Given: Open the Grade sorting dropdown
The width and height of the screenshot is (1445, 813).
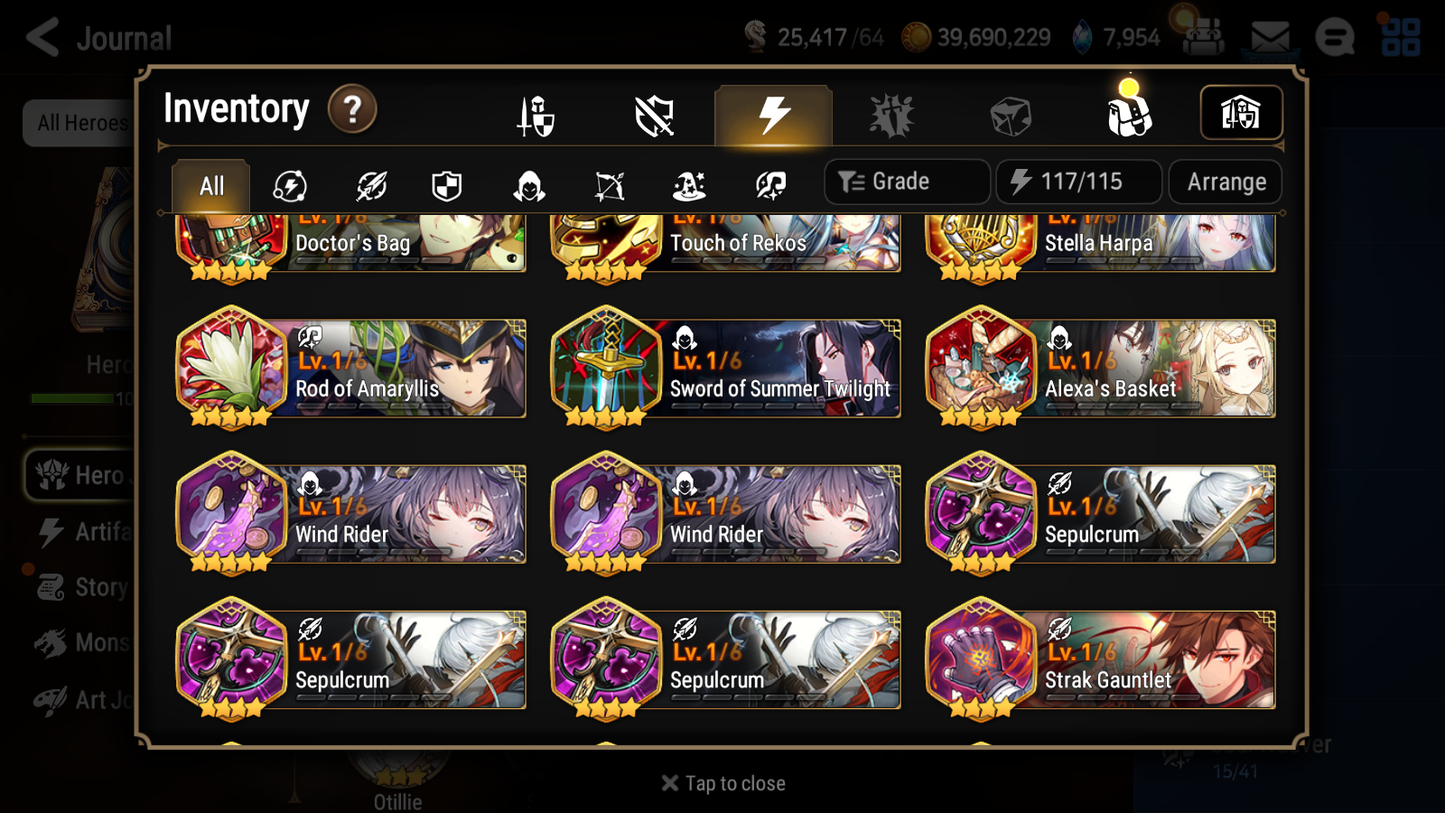Looking at the screenshot, I should [x=905, y=181].
